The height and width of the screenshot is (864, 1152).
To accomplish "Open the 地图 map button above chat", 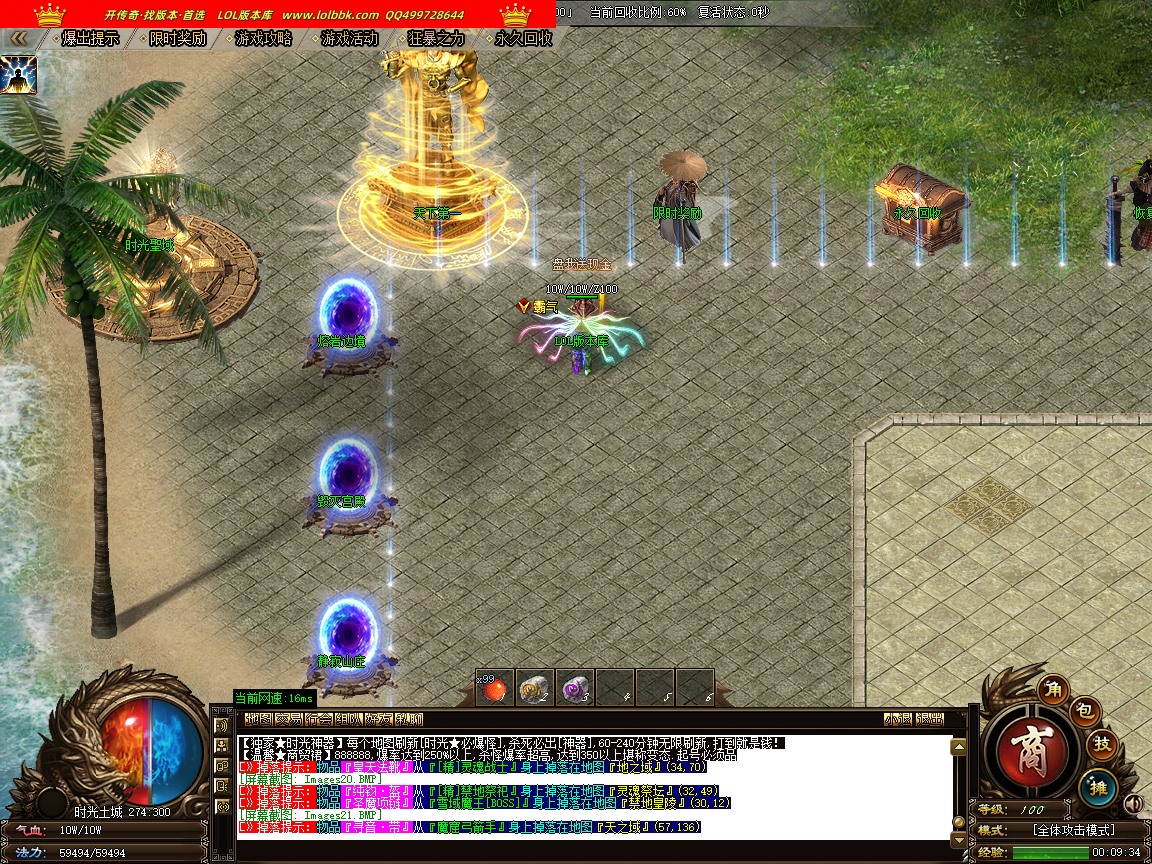I will (x=259, y=719).
